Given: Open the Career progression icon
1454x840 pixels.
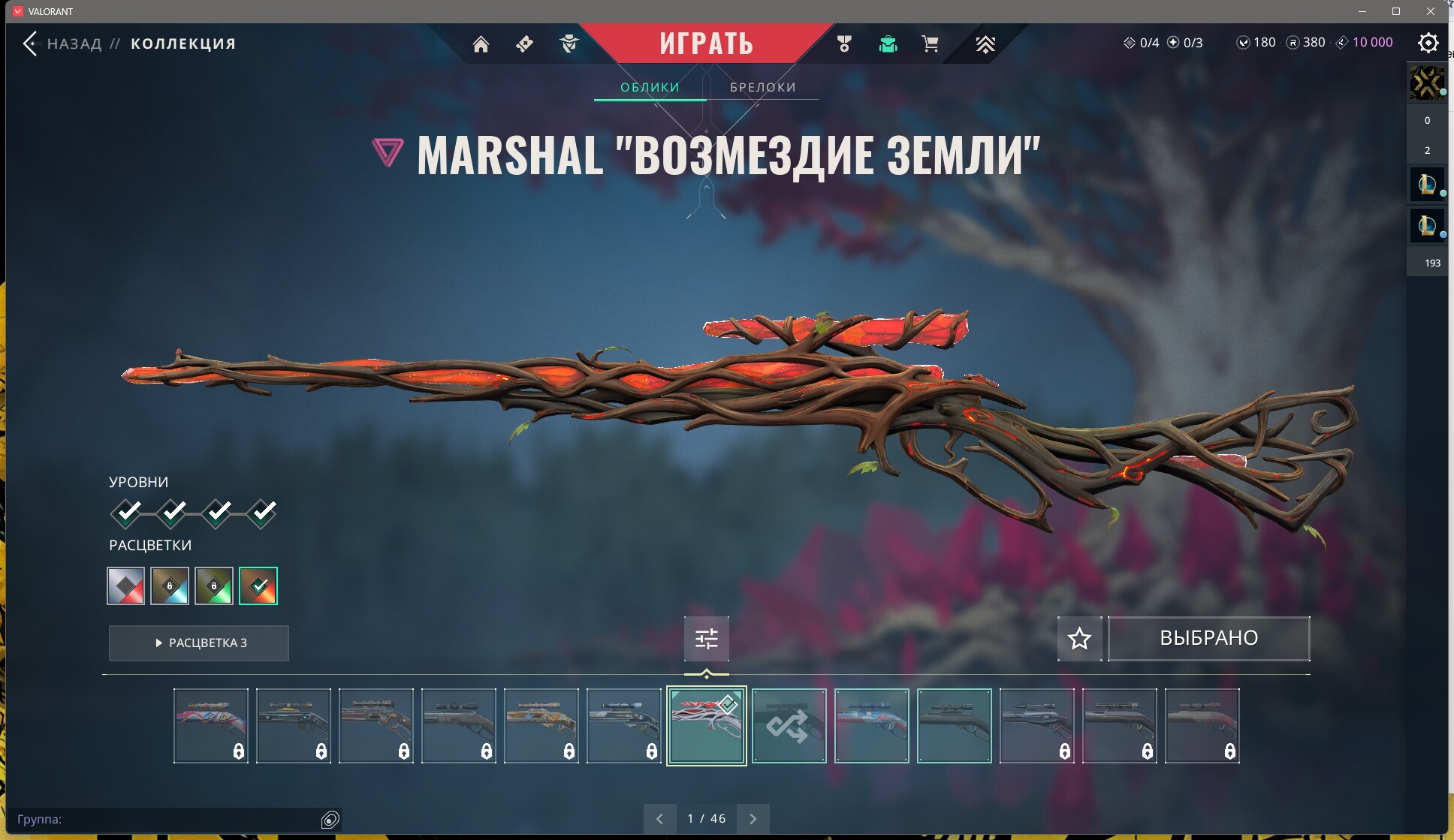Looking at the screenshot, I should (x=986, y=44).
